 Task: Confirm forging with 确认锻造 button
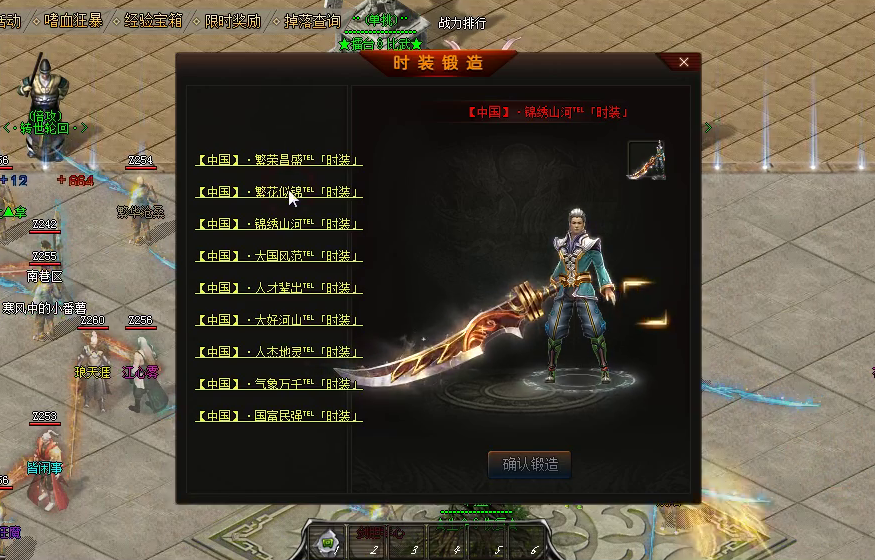pos(529,464)
